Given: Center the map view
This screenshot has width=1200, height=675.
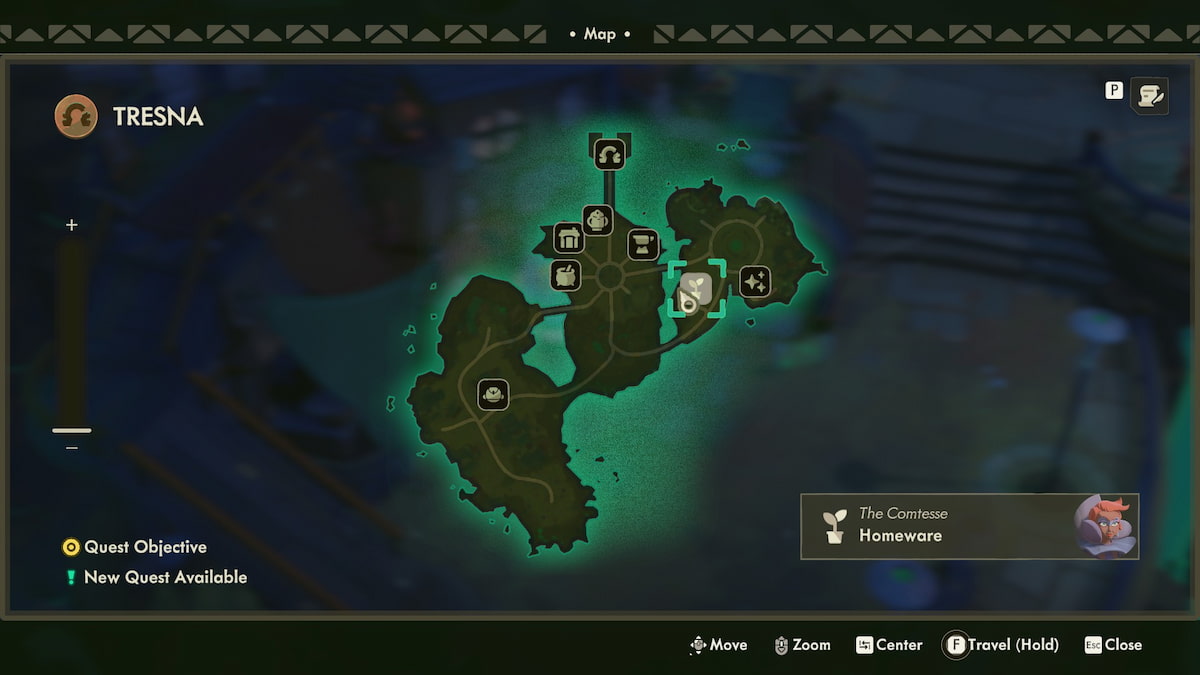Looking at the screenshot, I should click(x=889, y=645).
